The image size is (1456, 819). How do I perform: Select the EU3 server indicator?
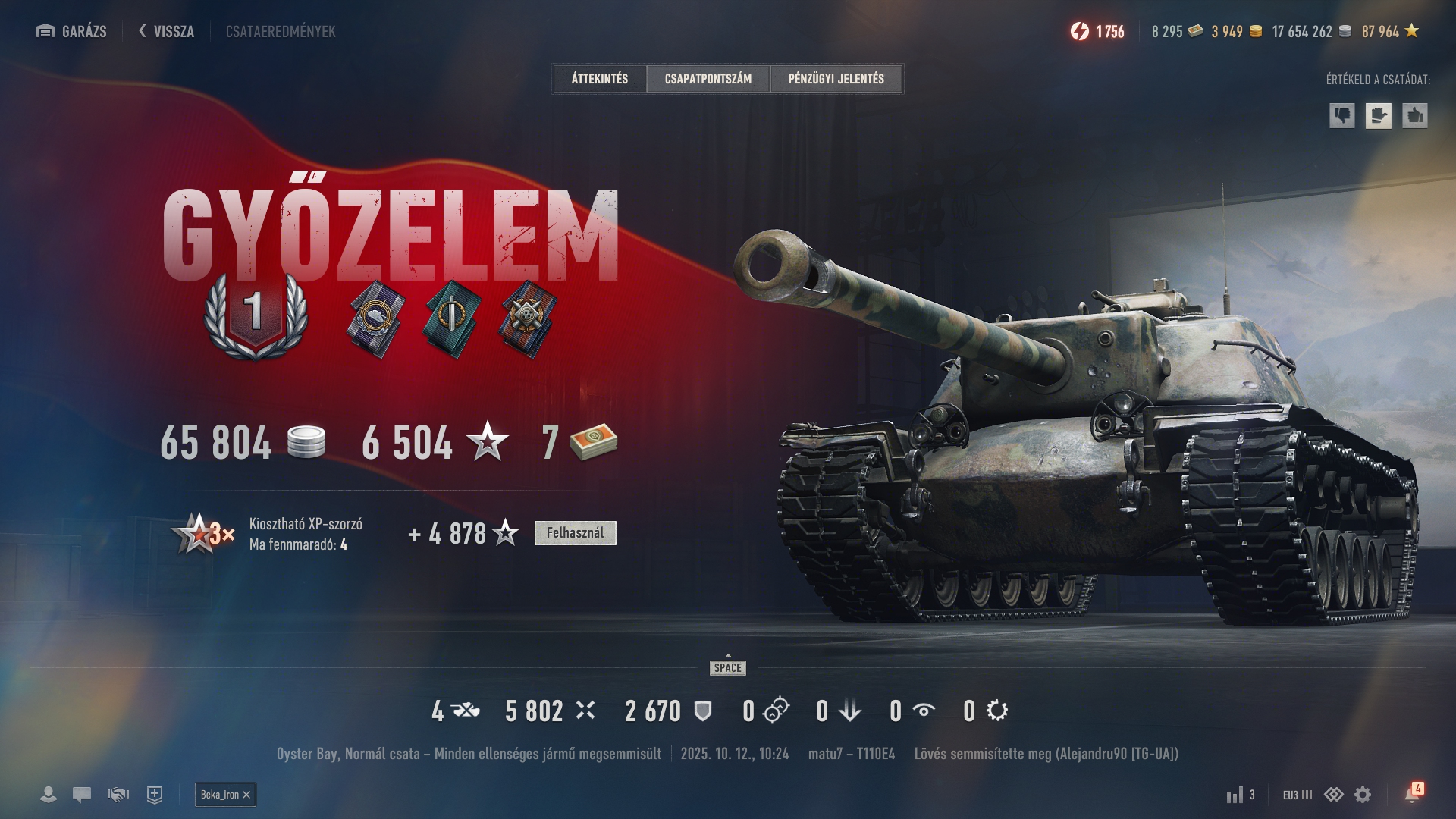pos(1297,795)
